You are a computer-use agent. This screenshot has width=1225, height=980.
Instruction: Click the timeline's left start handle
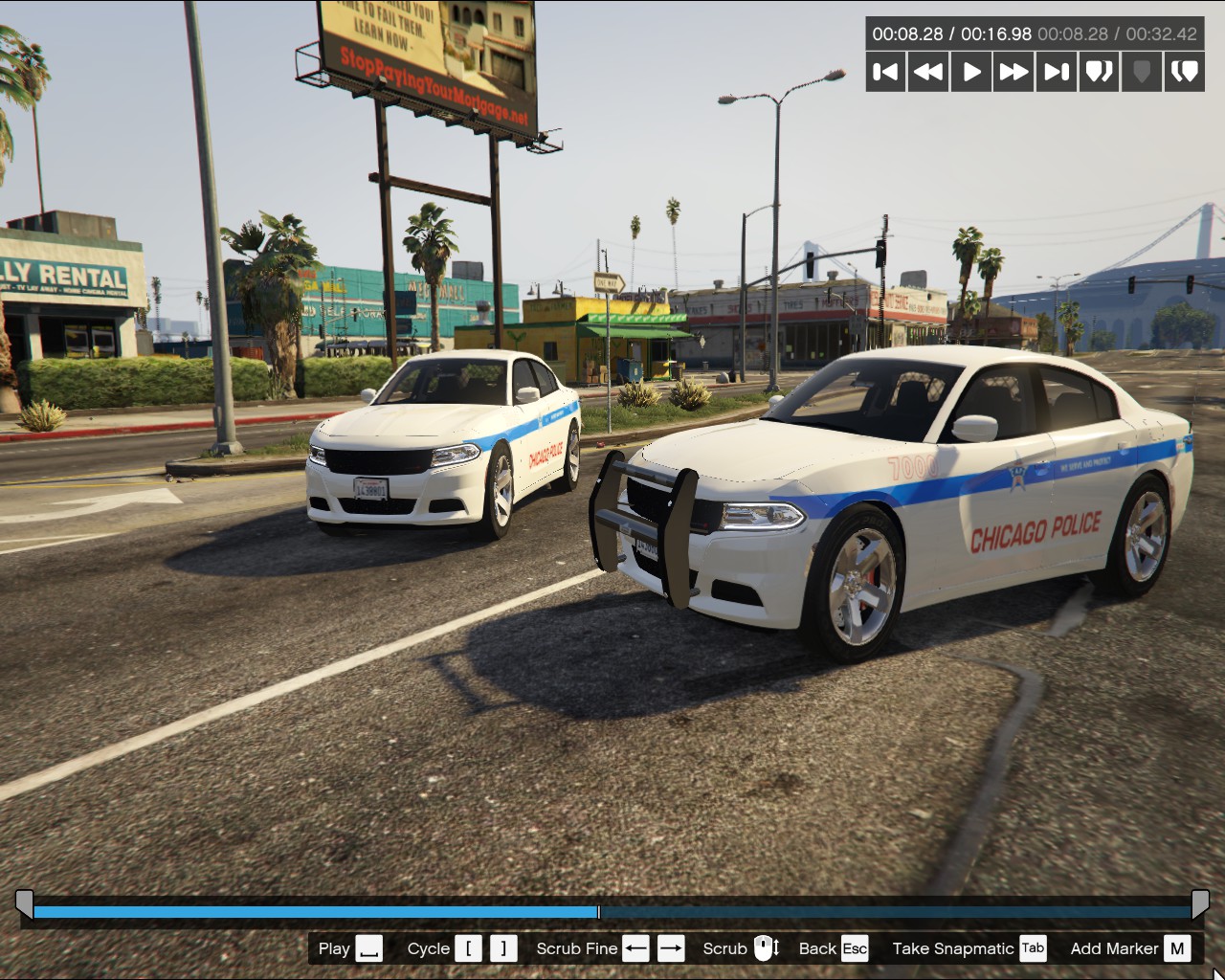tap(24, 903)
